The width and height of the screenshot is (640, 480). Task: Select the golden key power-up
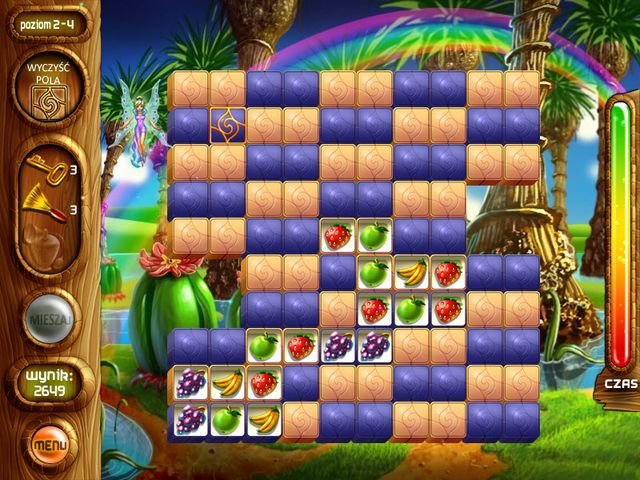pos(53,172)
